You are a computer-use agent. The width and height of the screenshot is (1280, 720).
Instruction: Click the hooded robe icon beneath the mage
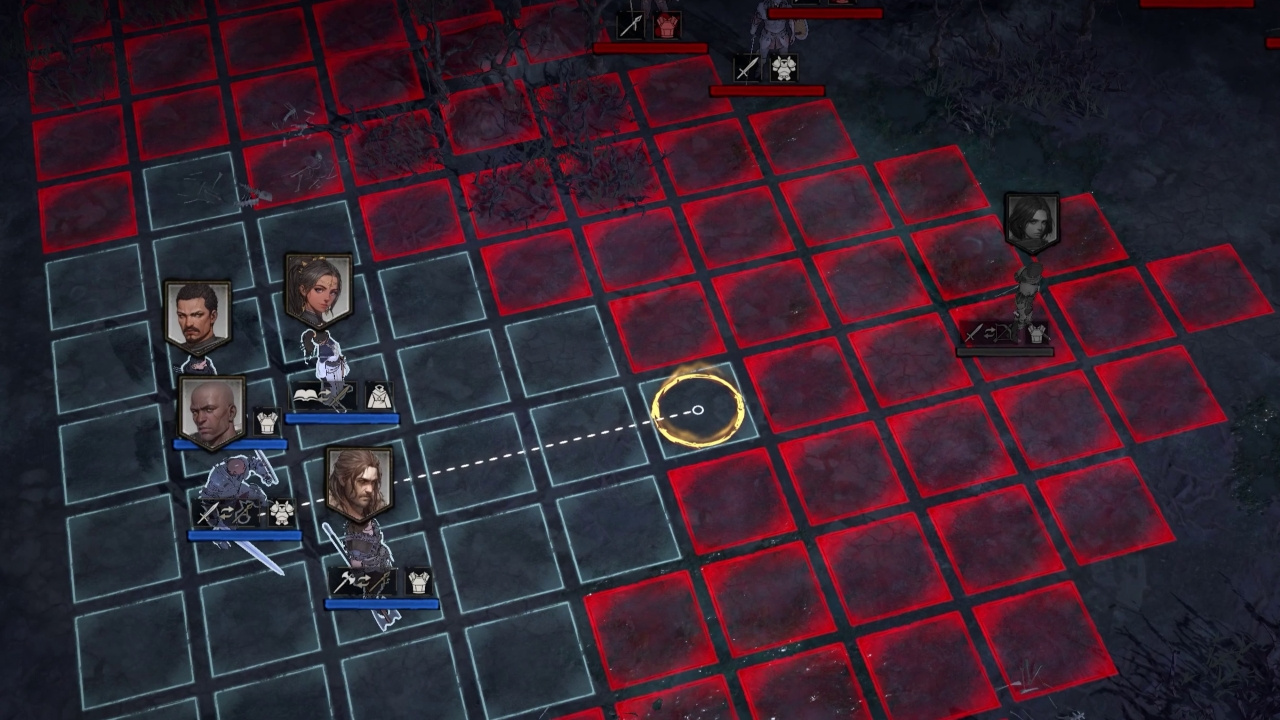380,396
